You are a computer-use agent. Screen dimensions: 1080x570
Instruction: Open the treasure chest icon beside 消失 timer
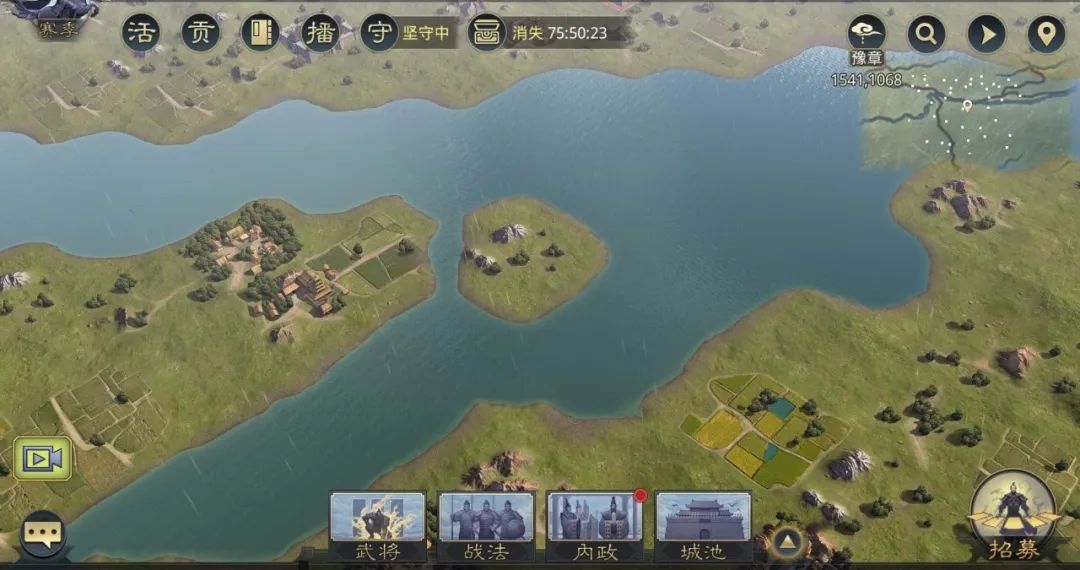point(487,33)
